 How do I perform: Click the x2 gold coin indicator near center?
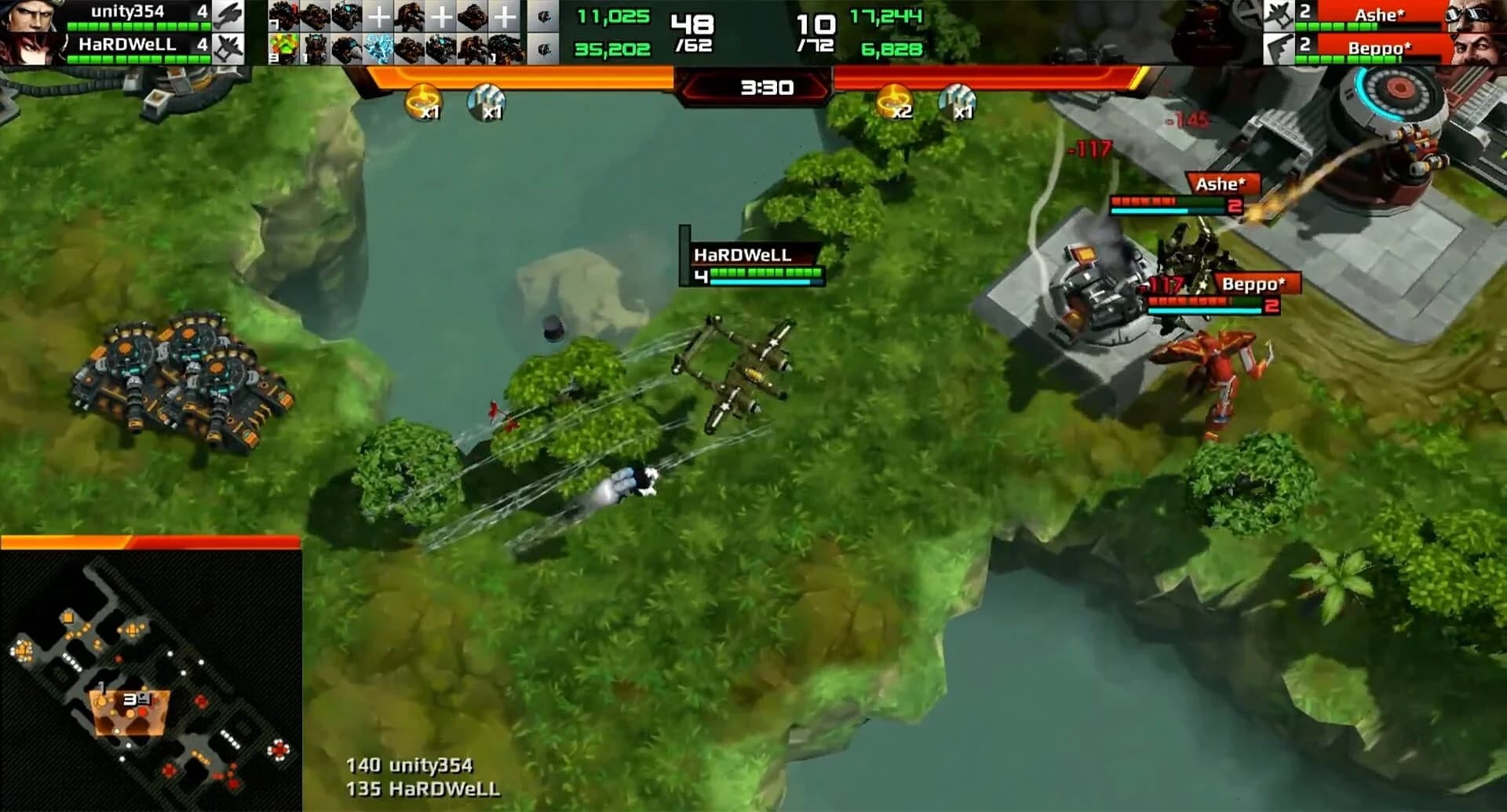click(x=894, y=100)
